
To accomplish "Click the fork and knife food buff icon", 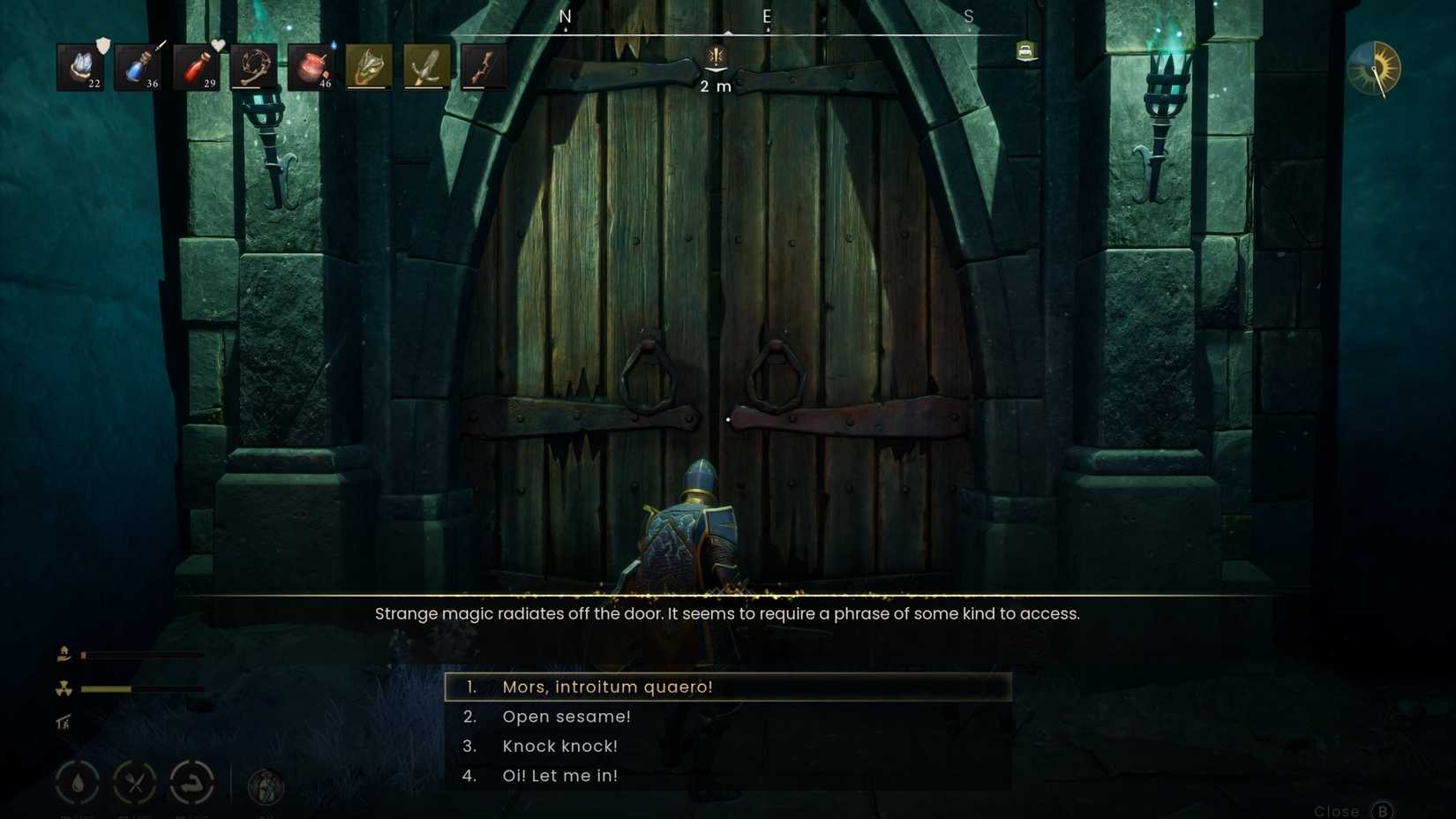I will [135, 782].
